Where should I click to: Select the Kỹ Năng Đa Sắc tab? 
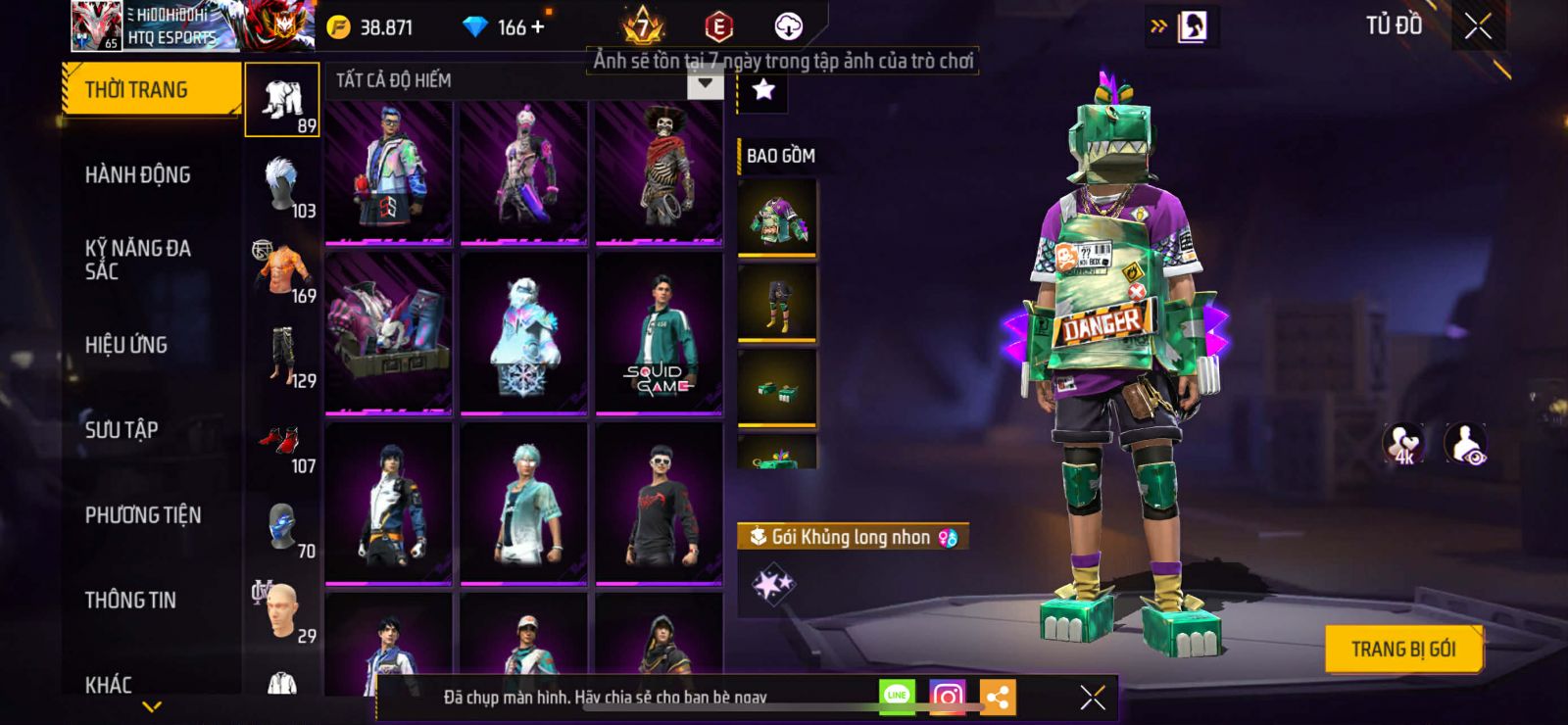pyautogui.click(x=137, y=260)
